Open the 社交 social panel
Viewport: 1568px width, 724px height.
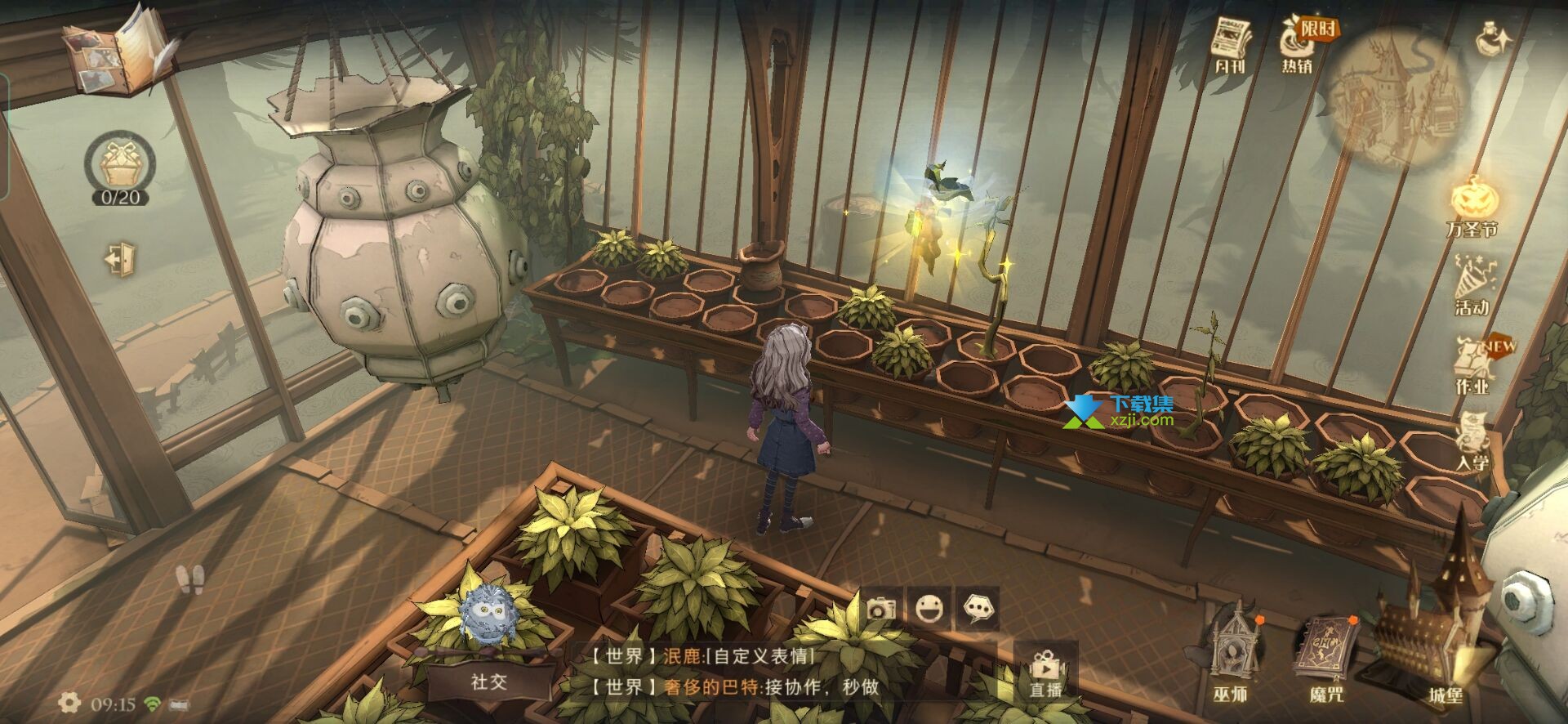(x=489, y=682)
